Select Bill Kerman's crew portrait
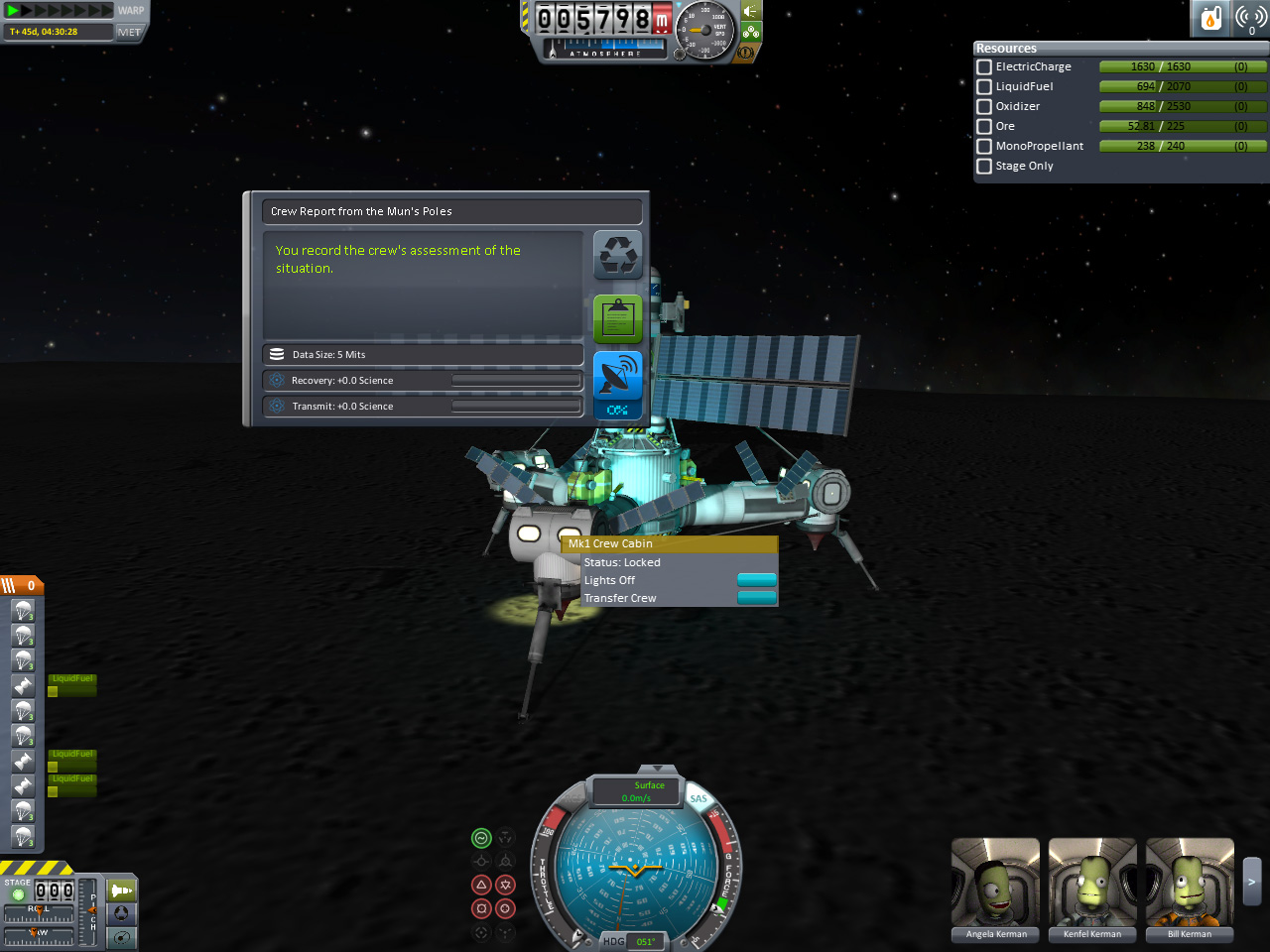The height and width of the screenshot is (952, 1270). click(x=1190, y=883)
